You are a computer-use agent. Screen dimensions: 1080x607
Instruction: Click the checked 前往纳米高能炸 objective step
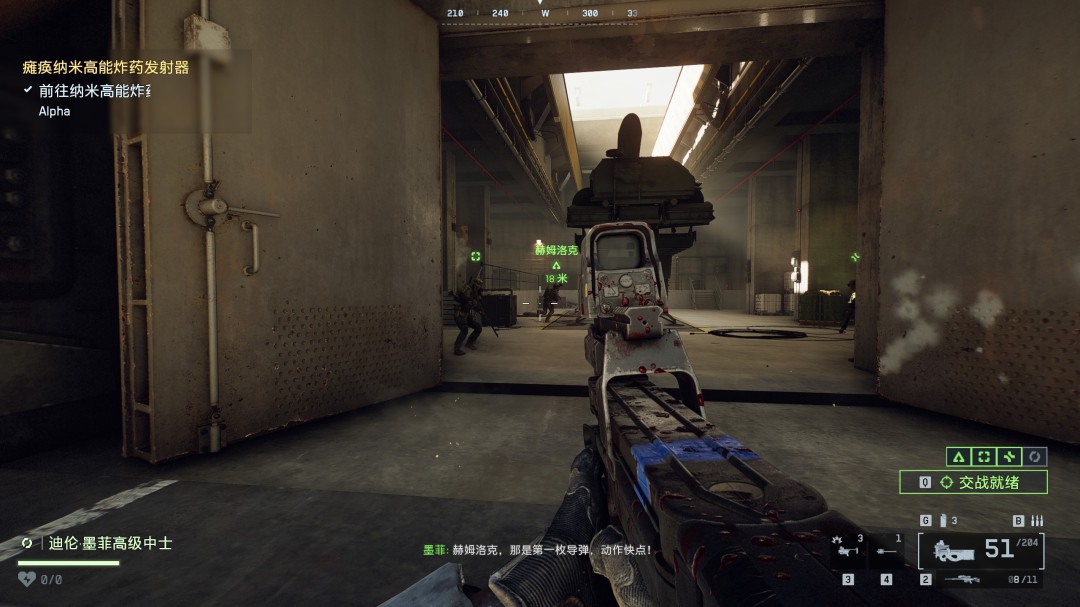(94, 91)
